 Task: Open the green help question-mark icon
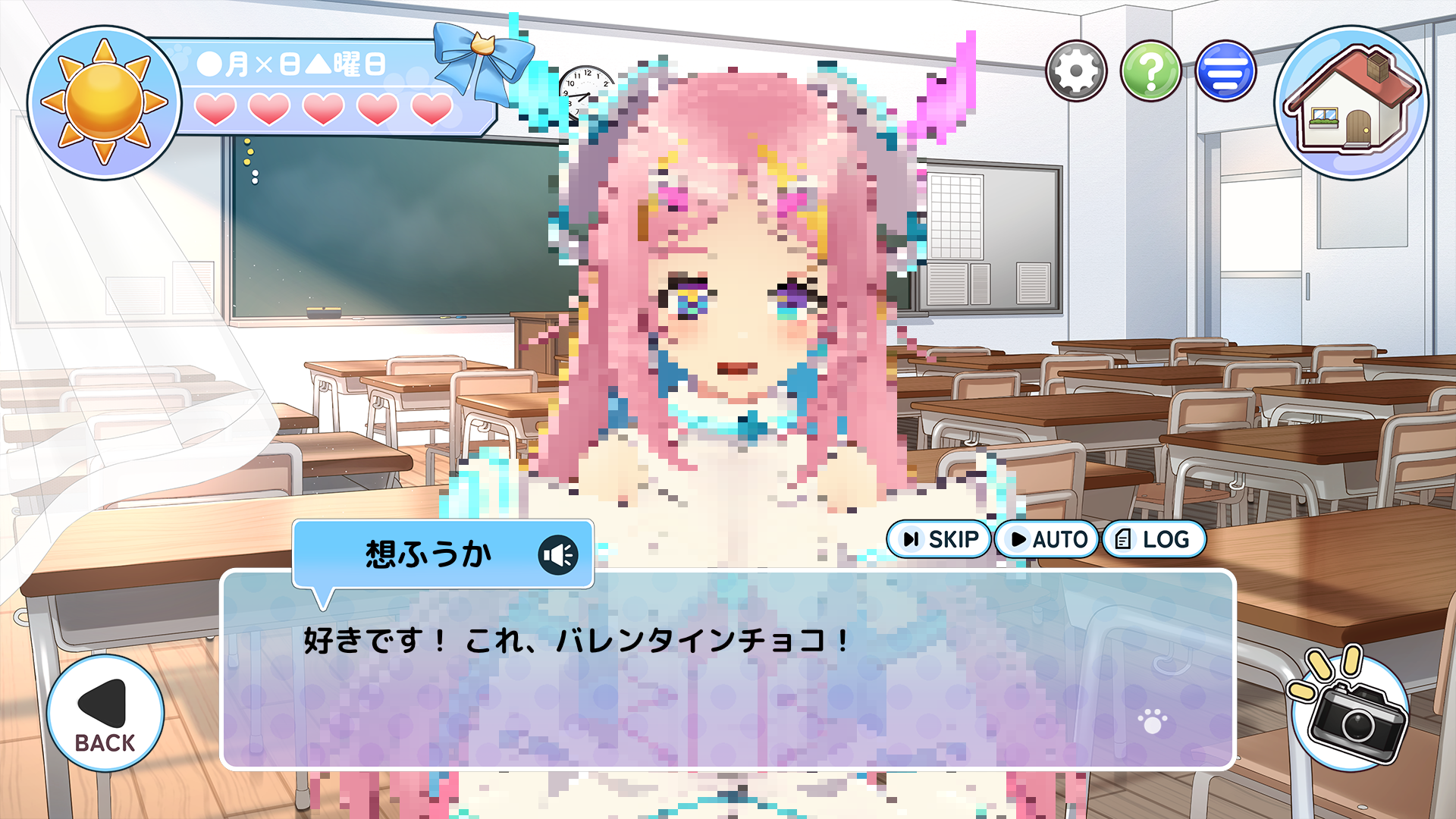pos(1150,71)
